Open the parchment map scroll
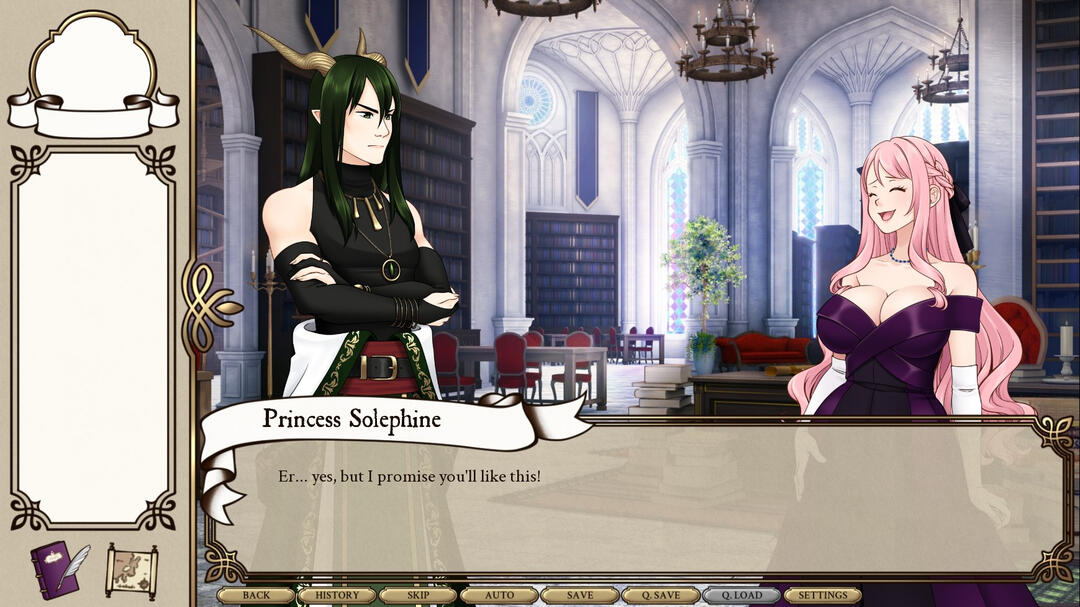Image resolution: width=1080 pixels, height=607 pixels. (x=132, y=570)
